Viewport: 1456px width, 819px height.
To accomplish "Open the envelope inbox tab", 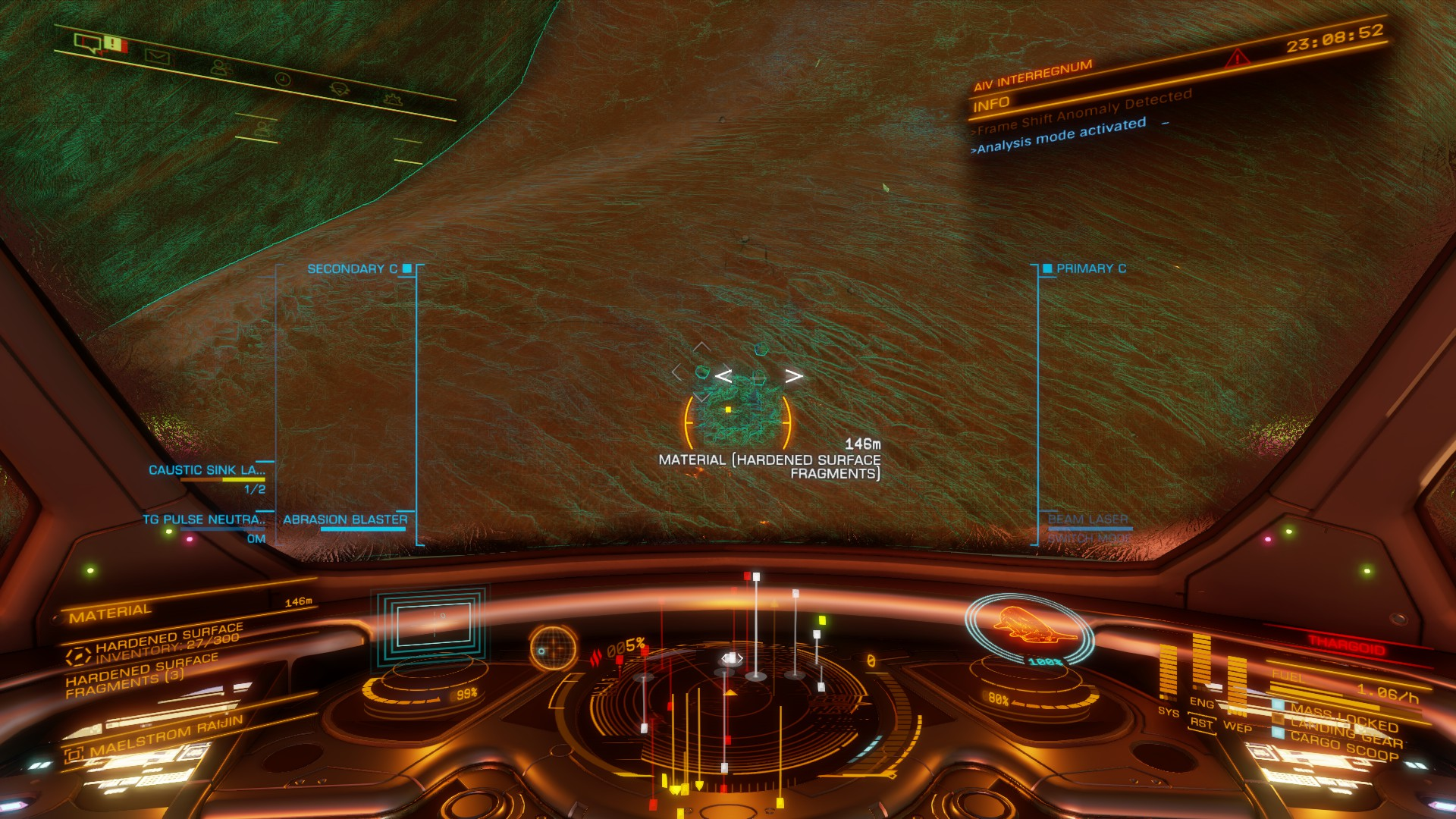I will pos(157,56).
